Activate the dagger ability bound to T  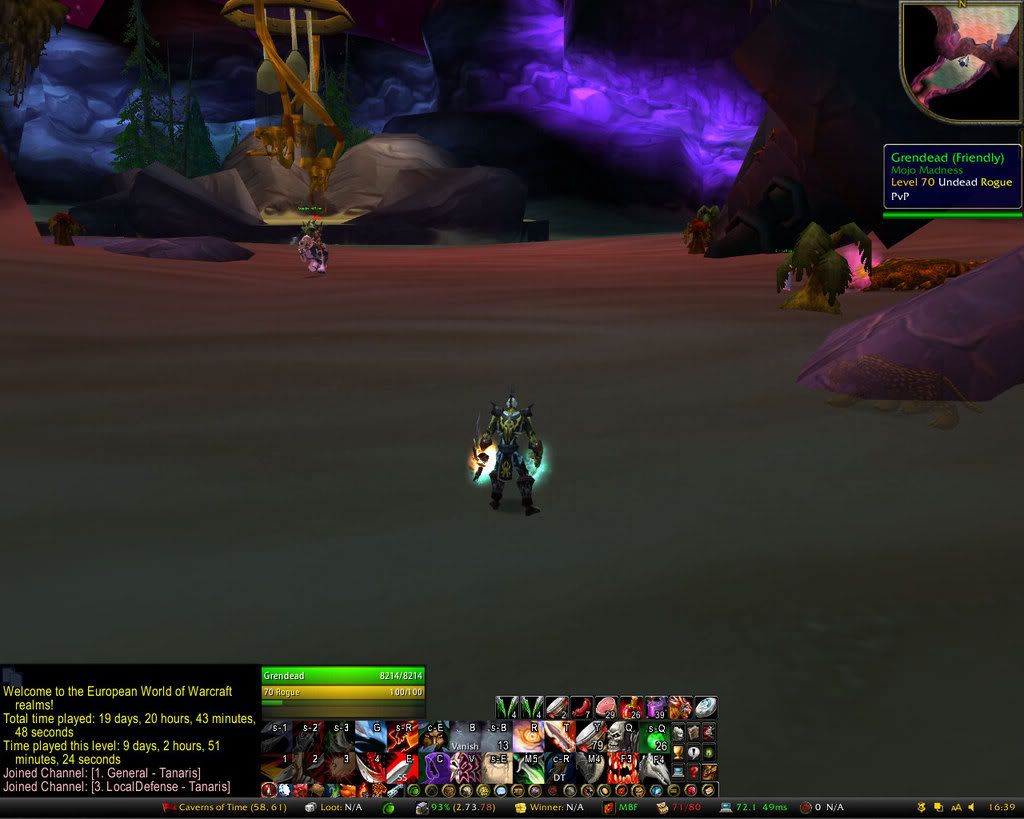click(x=560, y=738)
